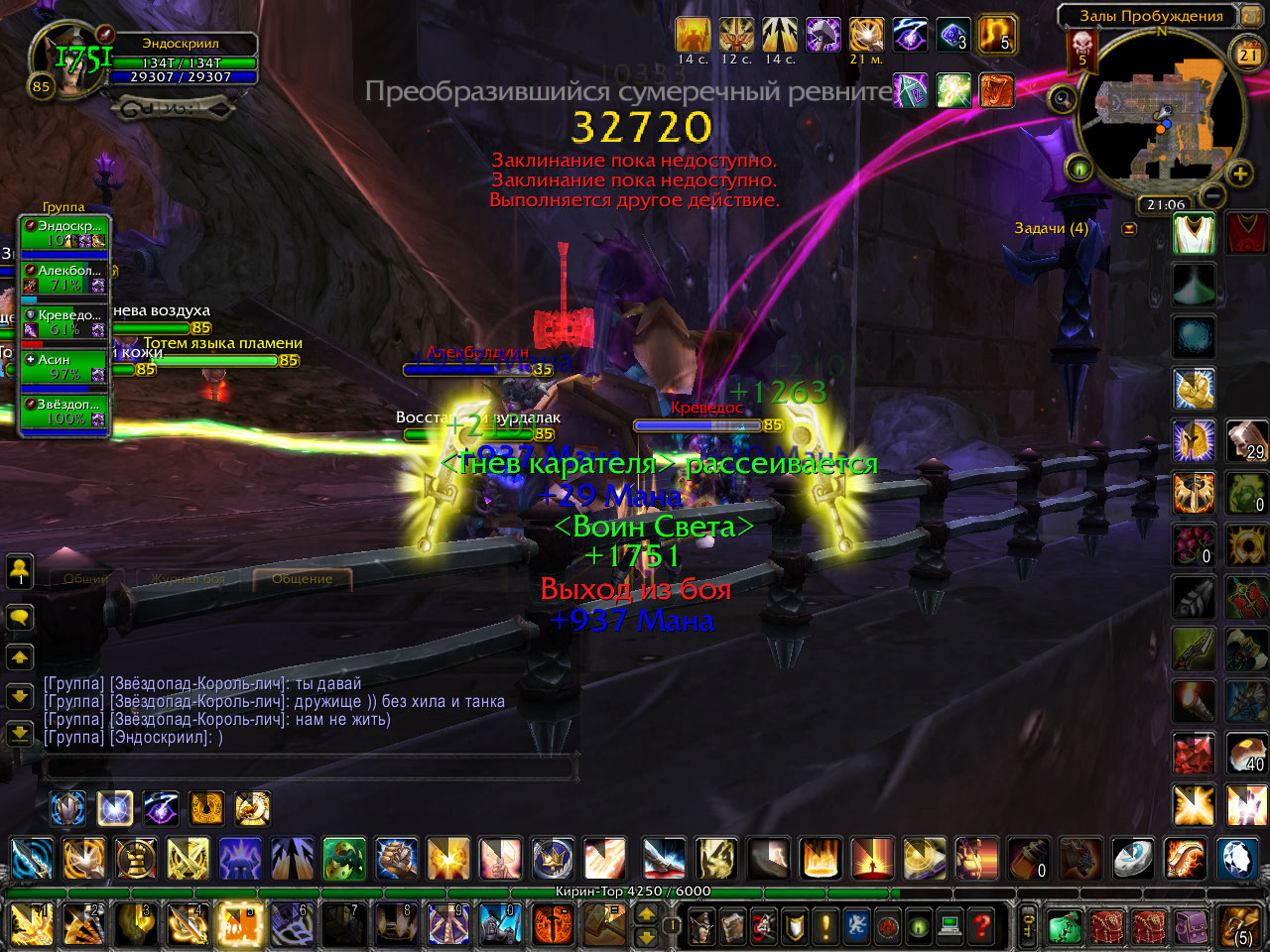Viewport: 1270px width, 952px height.
Task: Open the yellow exclamation quest log button
Action: (x=825, y=926)
